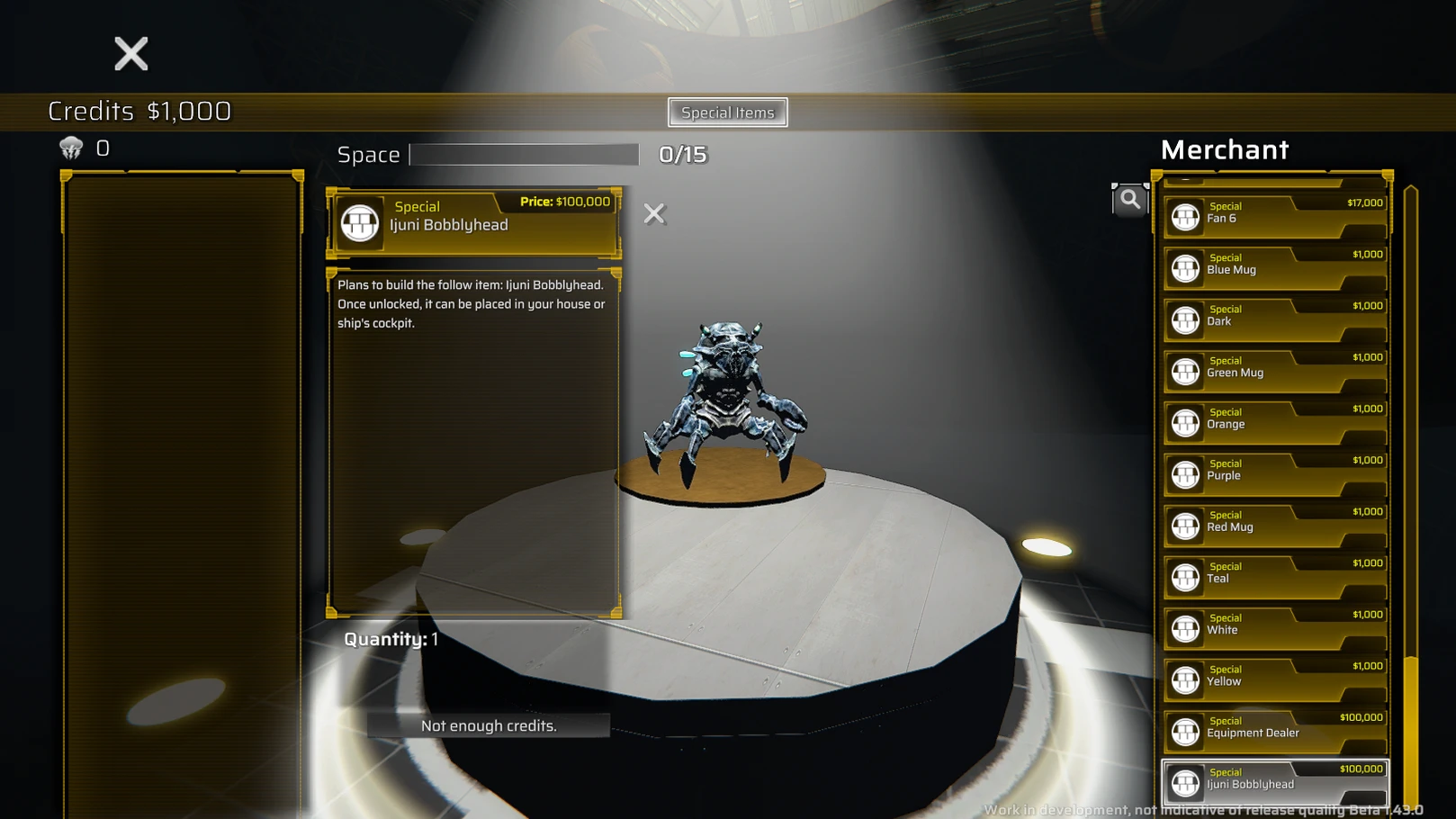This screenshot has height=819, width=1456.
Task: Select the Red Mug listing
Action: (1275, 526)
